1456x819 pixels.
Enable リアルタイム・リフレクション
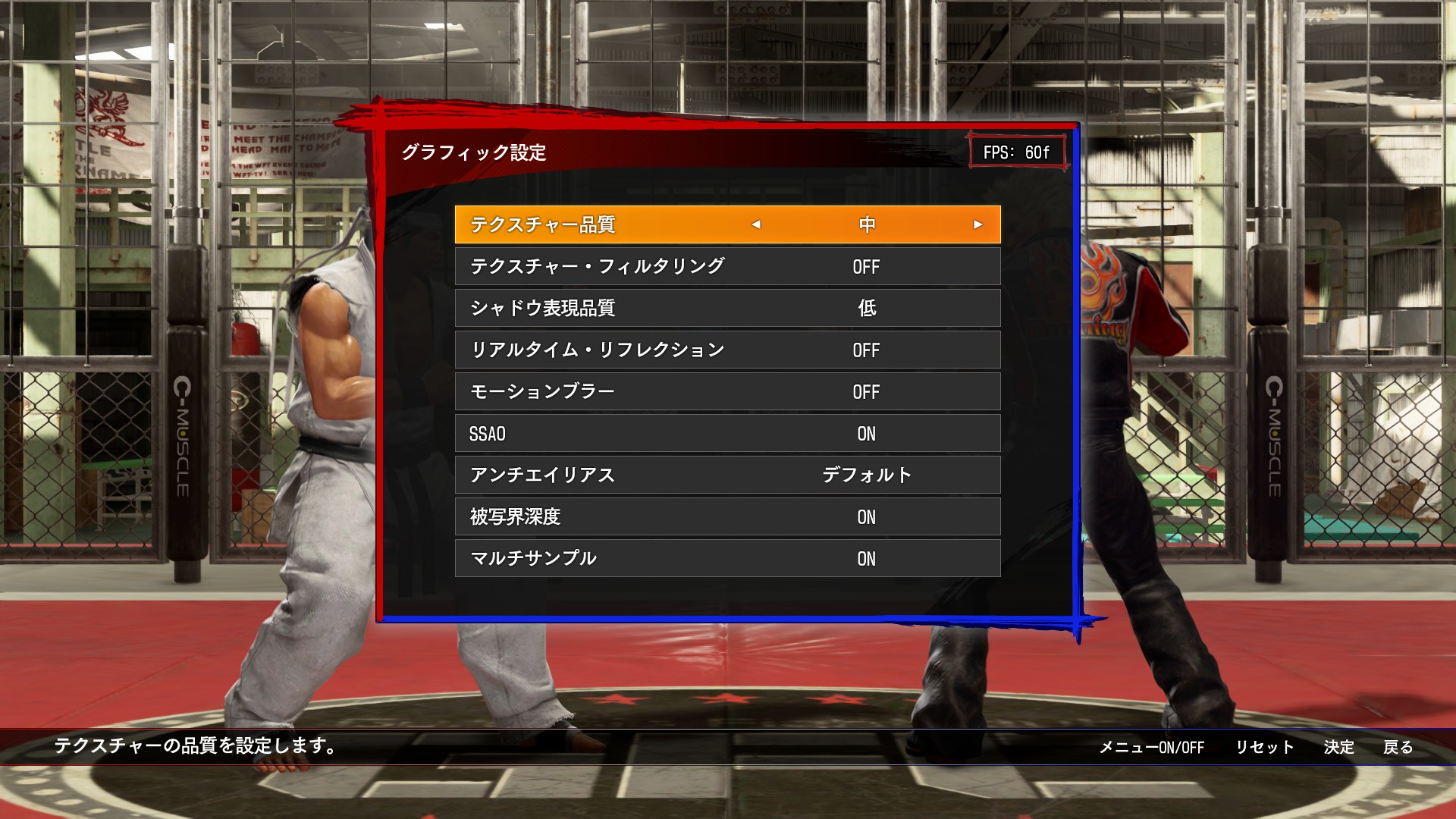coord(866,350)
